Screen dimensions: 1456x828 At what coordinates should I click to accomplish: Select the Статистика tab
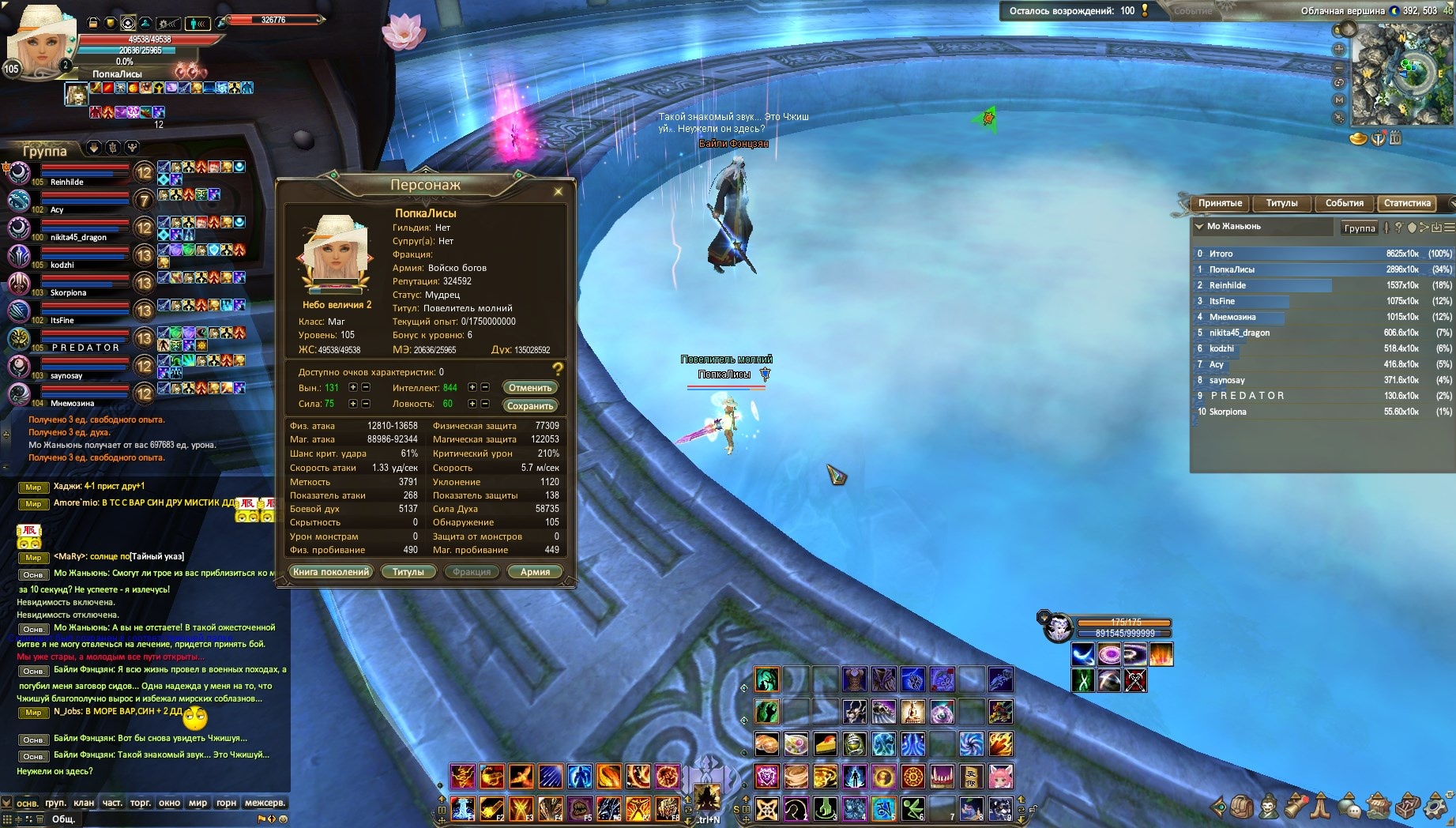click(1407, 203)
